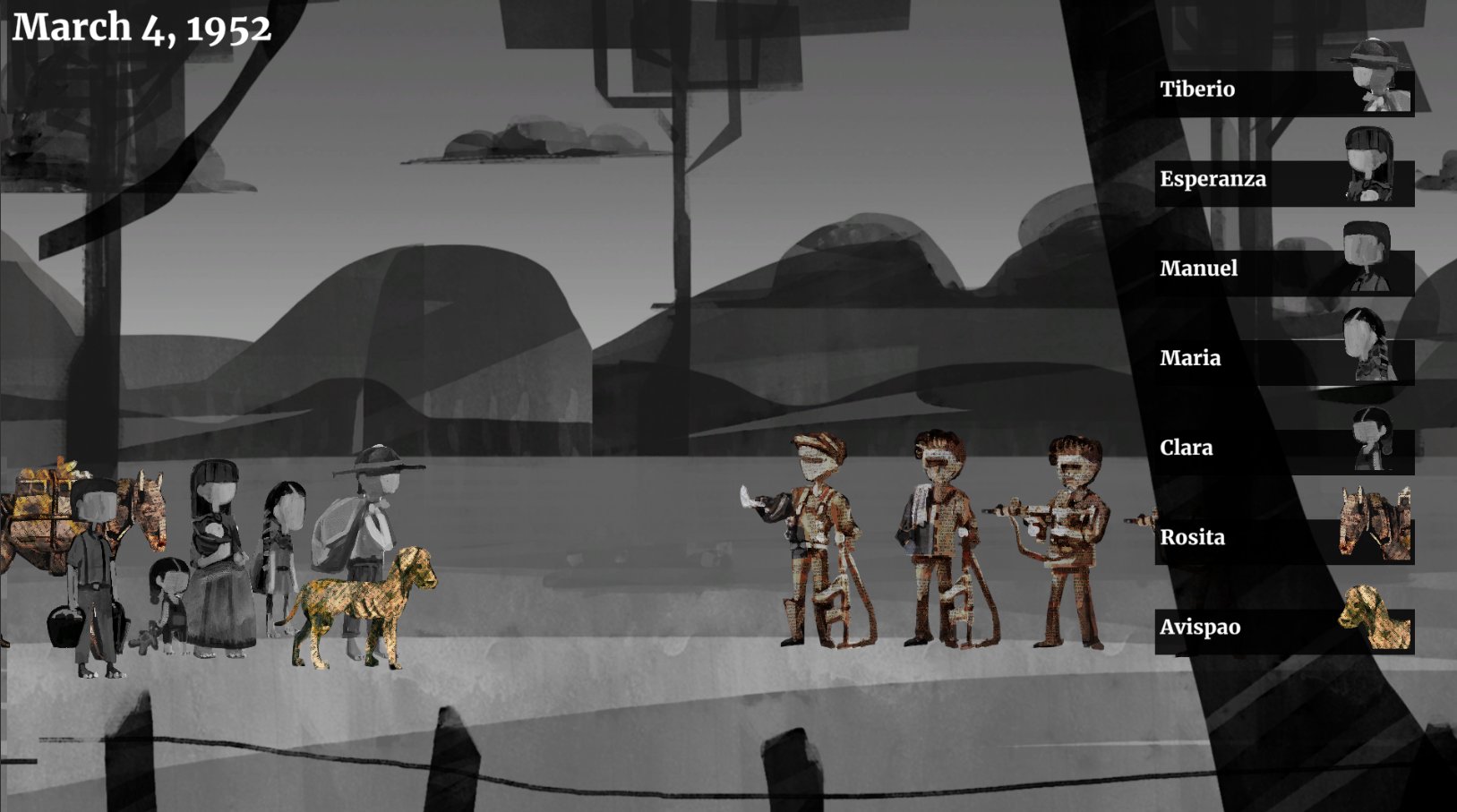Select Tiberio from the family list
The height and width of the screenshot is (812, 1457).
tap(1283, 91)
